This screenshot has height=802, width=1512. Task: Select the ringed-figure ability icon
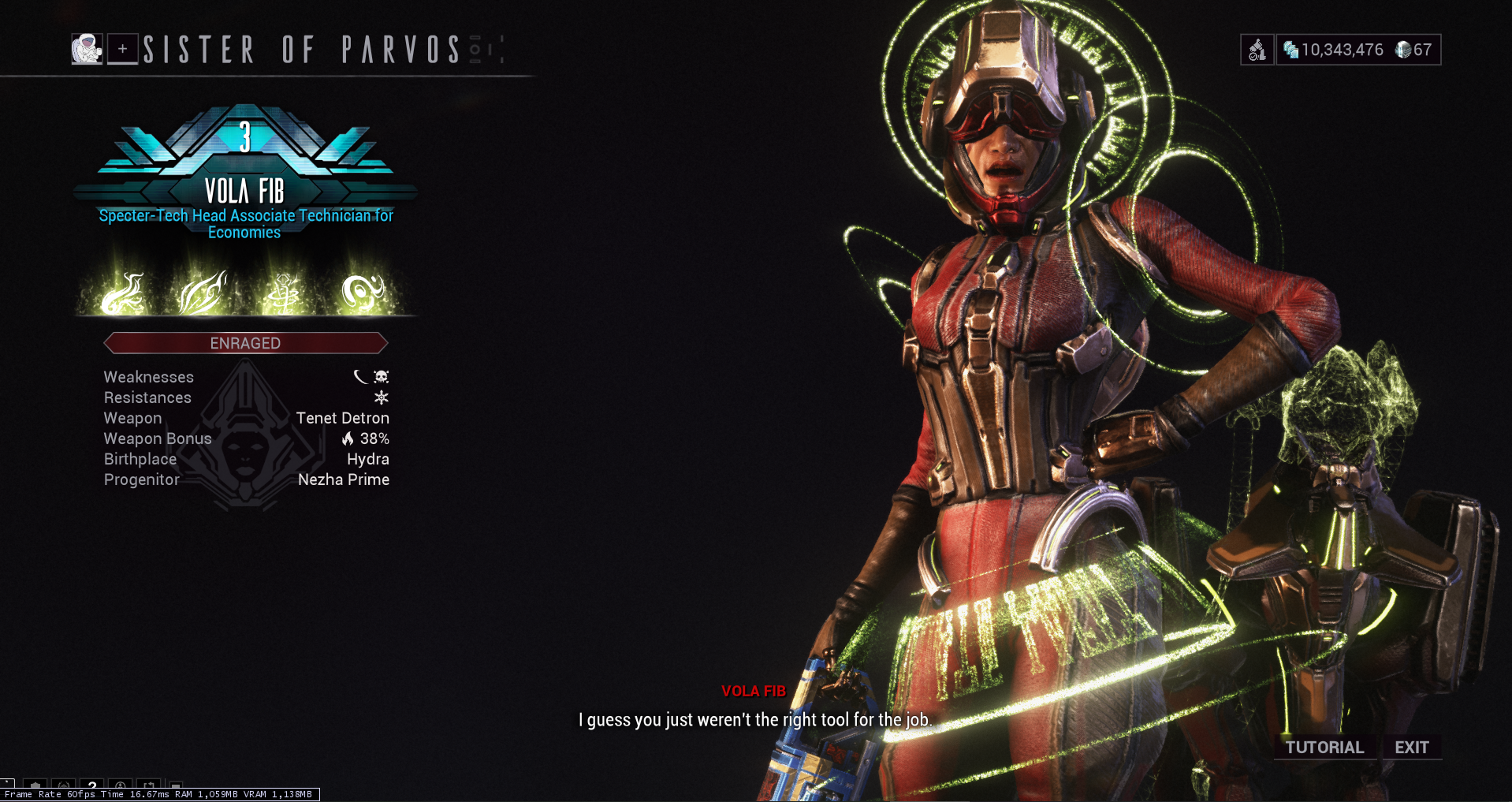coord(284,293)
